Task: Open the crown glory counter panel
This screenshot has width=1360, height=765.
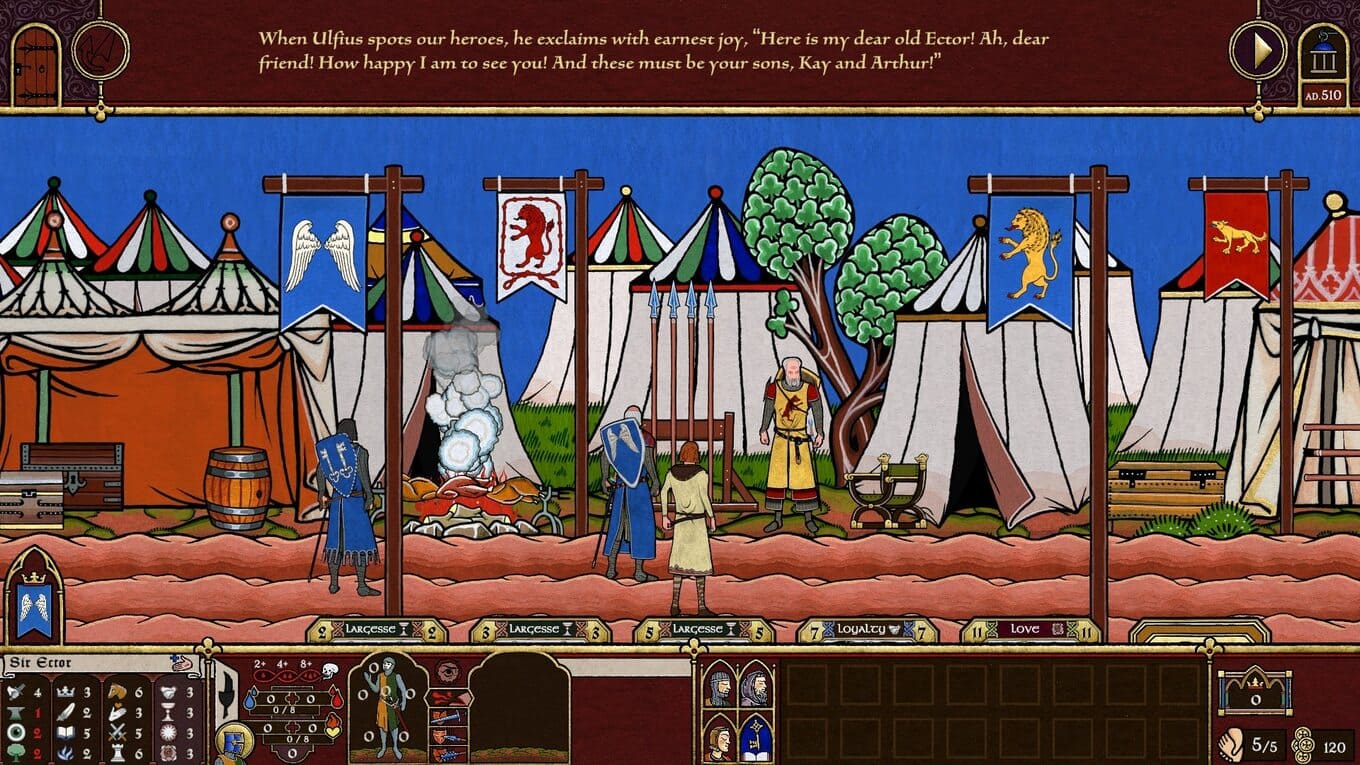Action: click(x=1254, y=690)
